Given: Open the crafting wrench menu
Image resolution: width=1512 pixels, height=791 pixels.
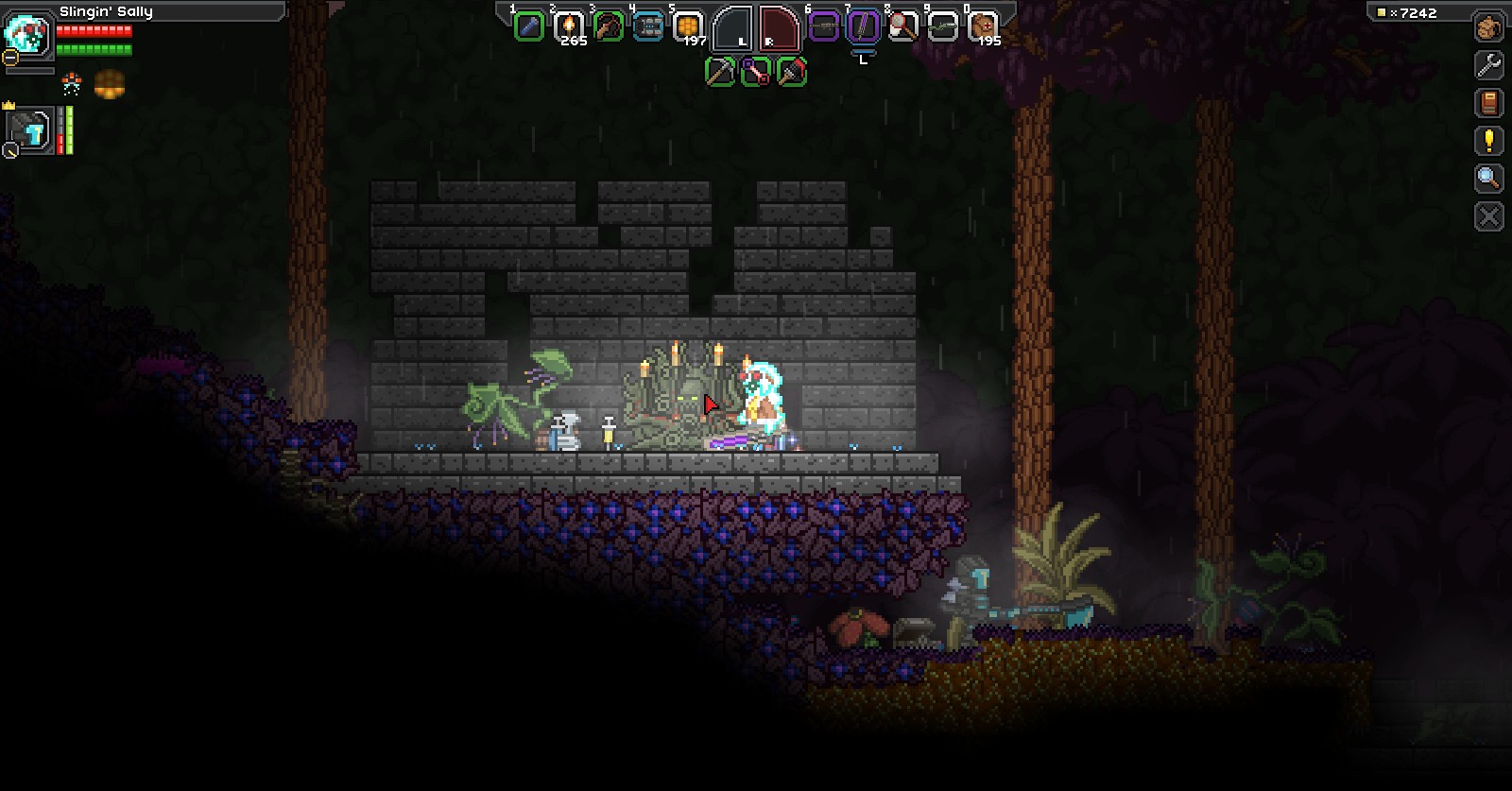Looking at the screenshot, I should [1488, 65].
